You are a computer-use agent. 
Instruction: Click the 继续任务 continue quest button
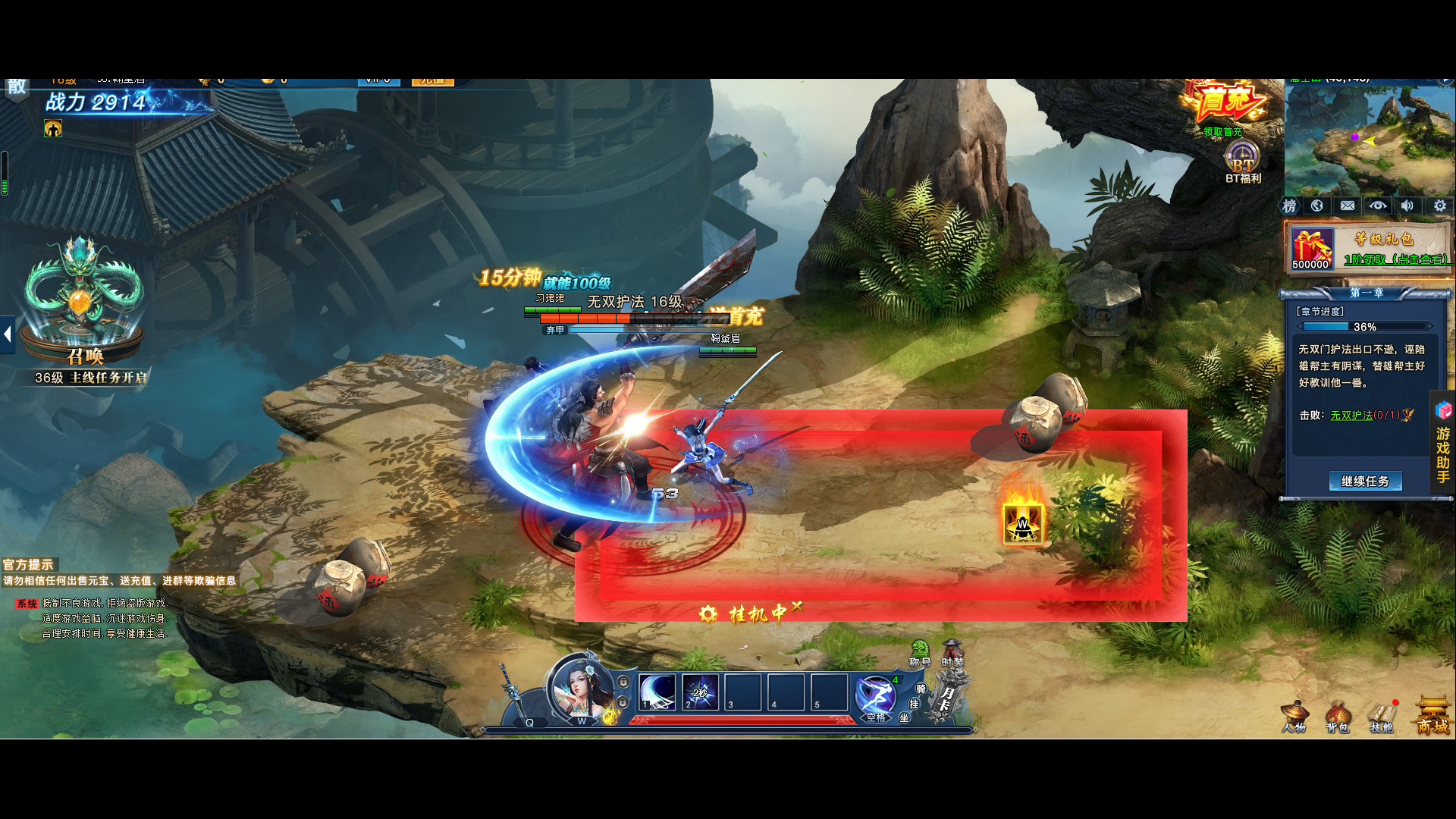click(x=1365, y=481)
